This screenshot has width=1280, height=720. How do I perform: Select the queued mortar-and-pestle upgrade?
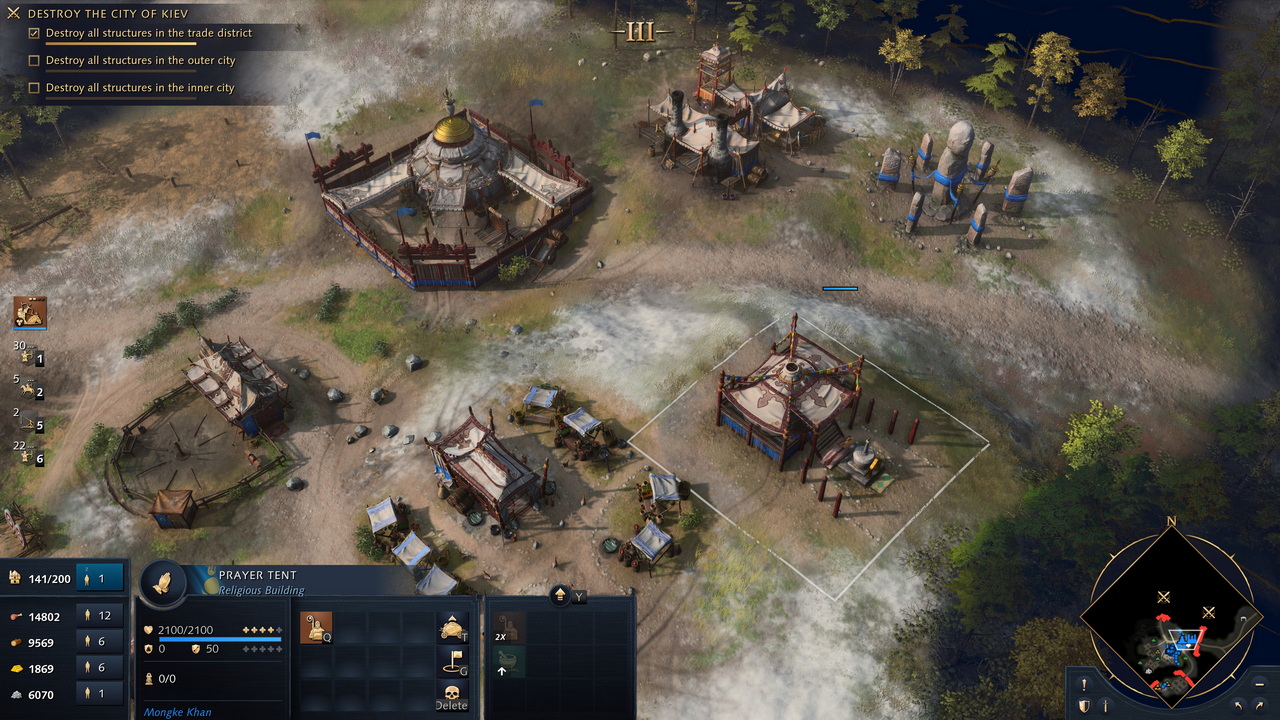[x=509, y=661]
